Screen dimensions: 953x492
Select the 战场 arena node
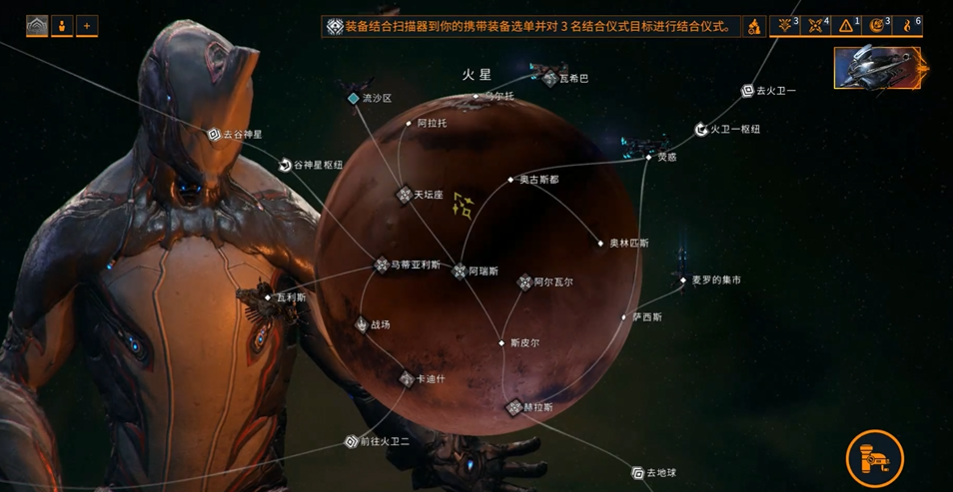362,324
